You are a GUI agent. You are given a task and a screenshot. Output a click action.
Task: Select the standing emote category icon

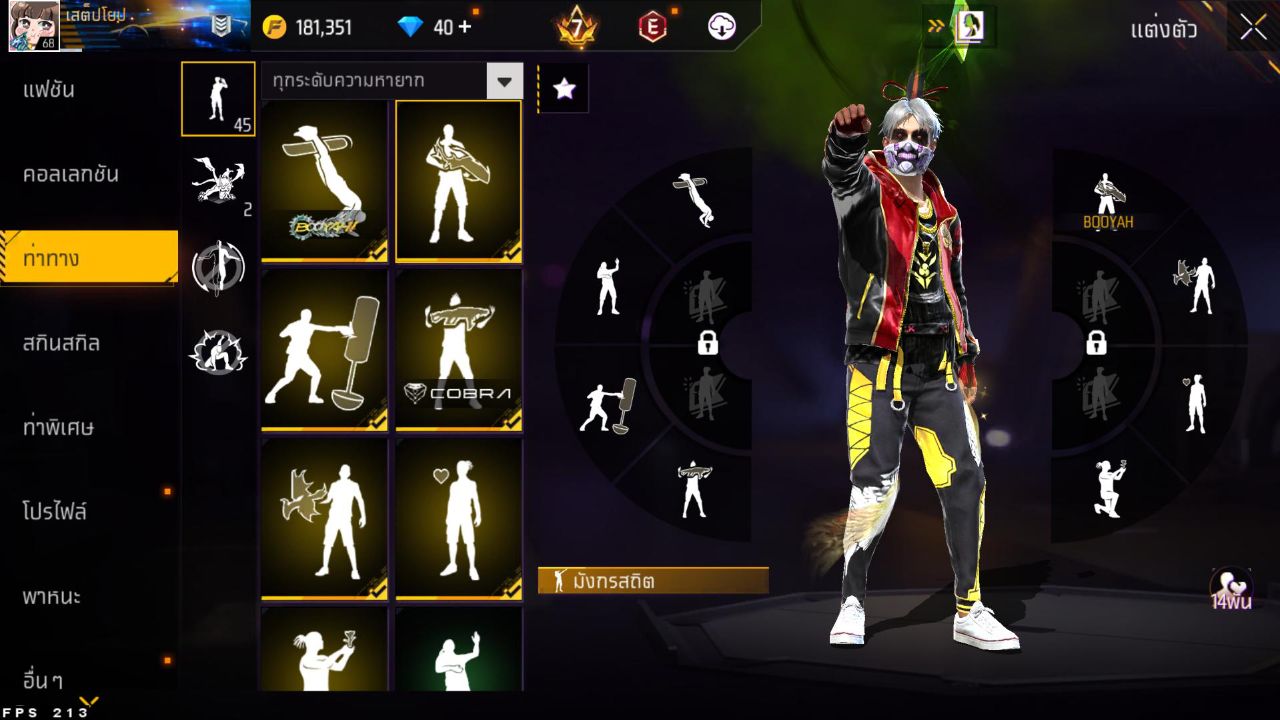(x=218, y=100)
